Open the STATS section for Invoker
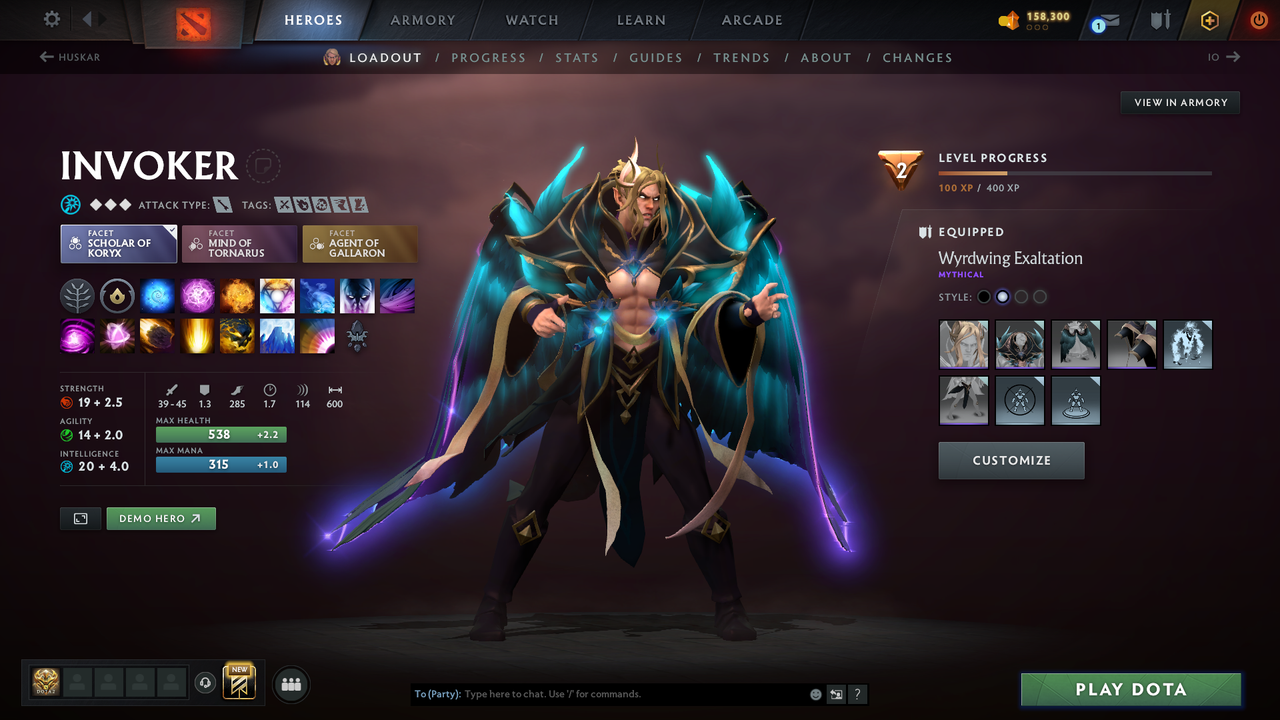The image size is (1280, 720). [577, 57]
